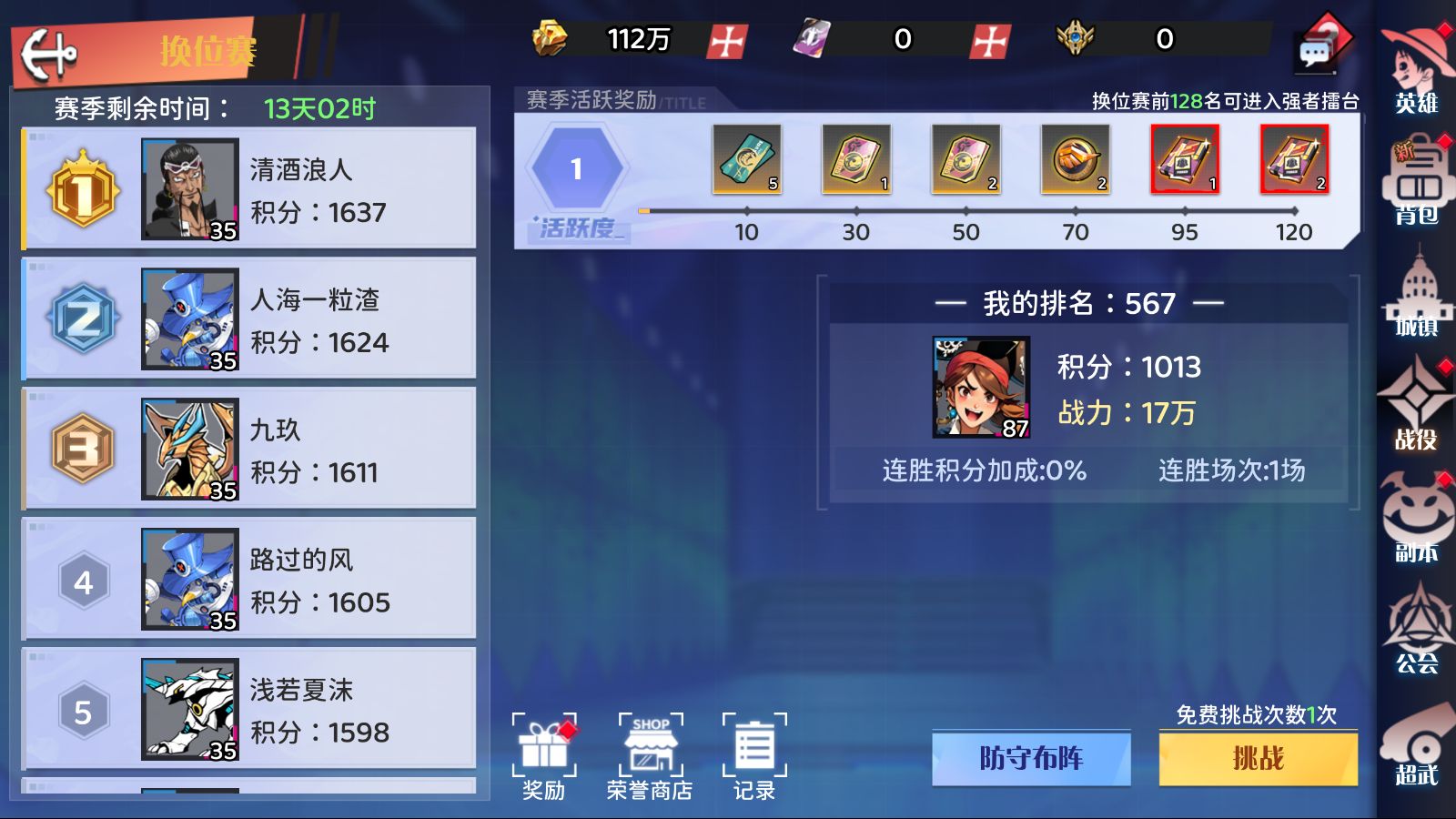The width and height of the screenshot is (1456, 819).
Task: Select second-ranked player 人海一粒渣
Action: pos(248,318)
